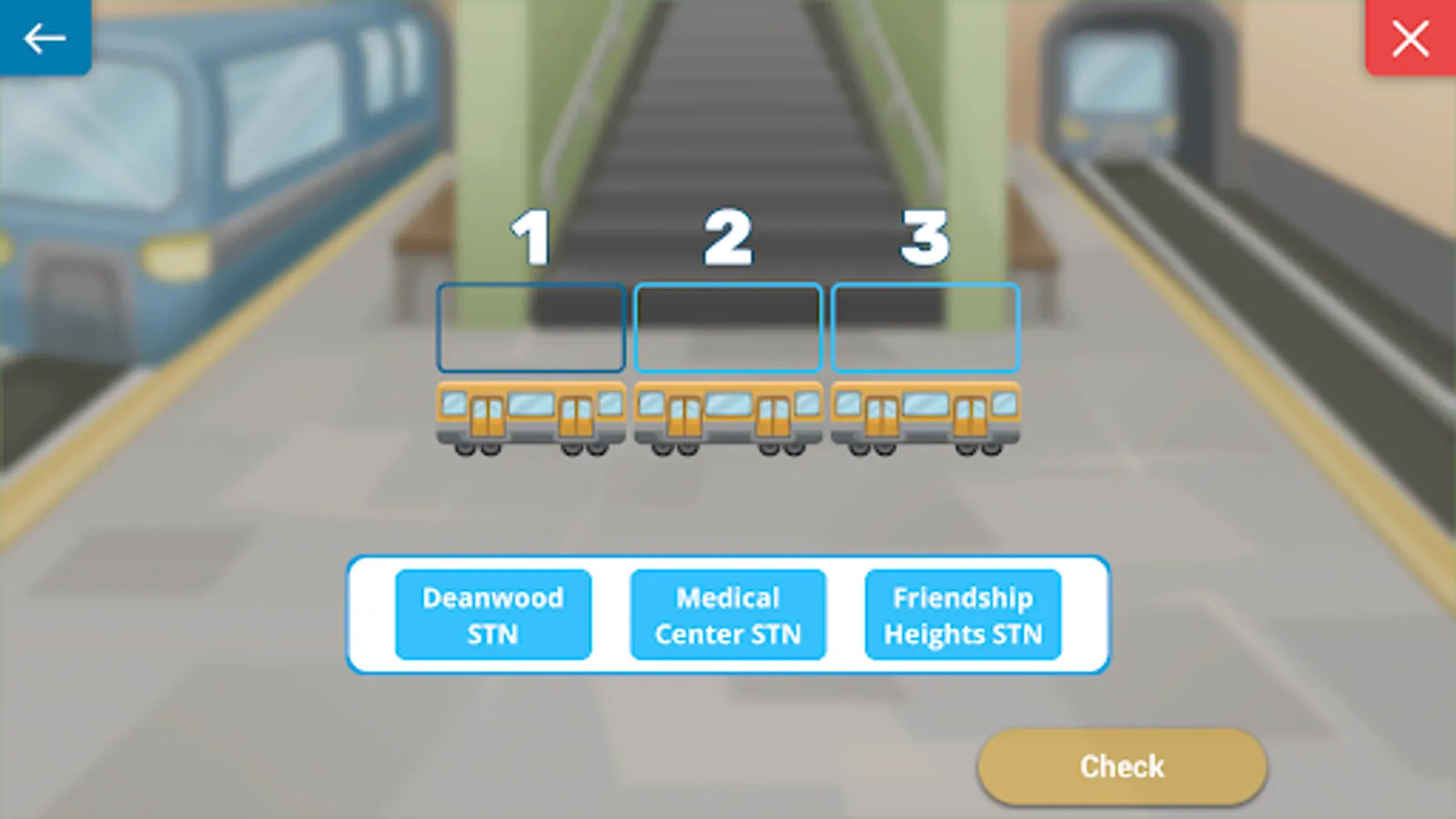The width and height of the screenshot is (1456, 819).
Task: Click the escalator in the center background
Action: [x=728, y=109]
